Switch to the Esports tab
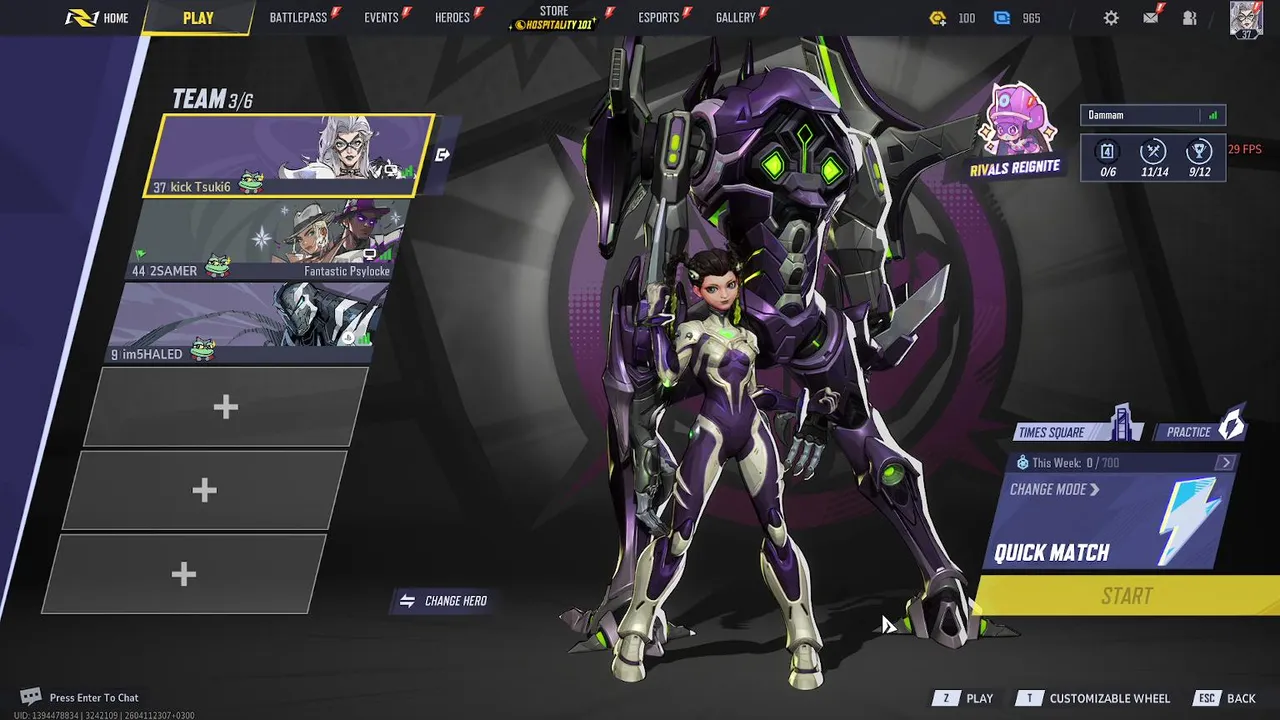This screenshot has width=1280, height=720. (658, 18)
